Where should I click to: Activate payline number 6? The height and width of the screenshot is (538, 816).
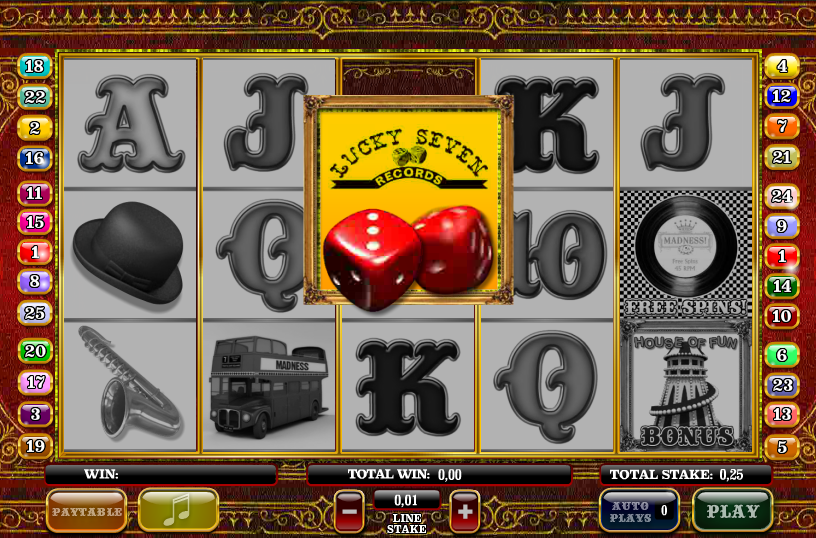click(781, 354)
